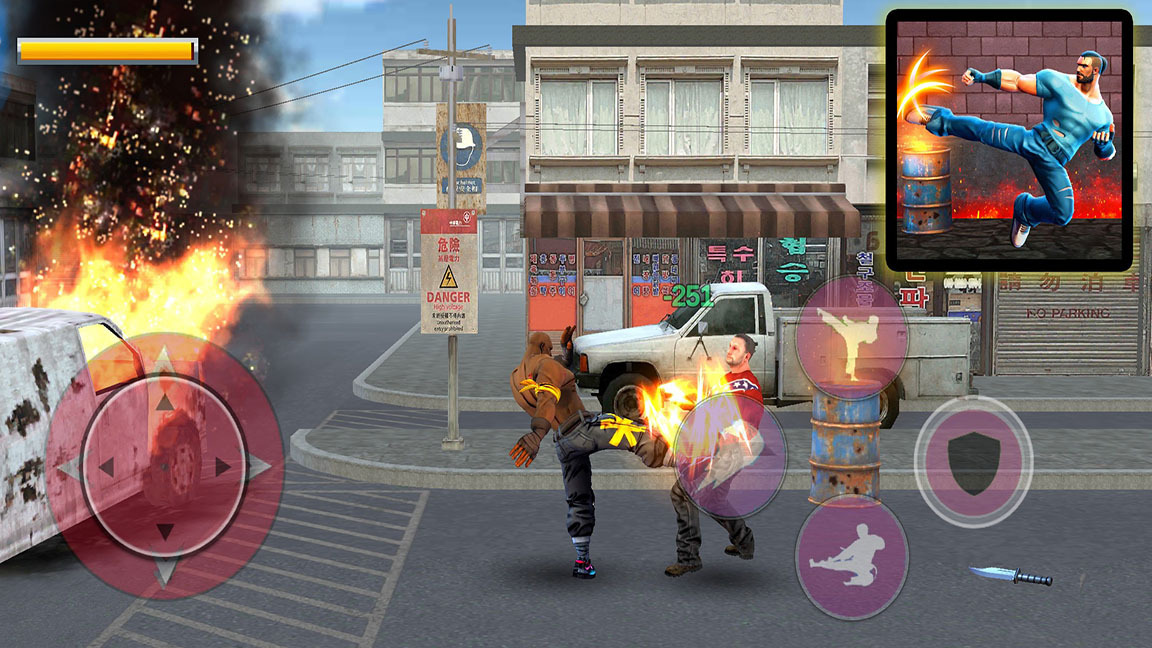This screenshot has width=1152, height=648.
Task: Tap the high kick attack button
Action: point(851,338)
